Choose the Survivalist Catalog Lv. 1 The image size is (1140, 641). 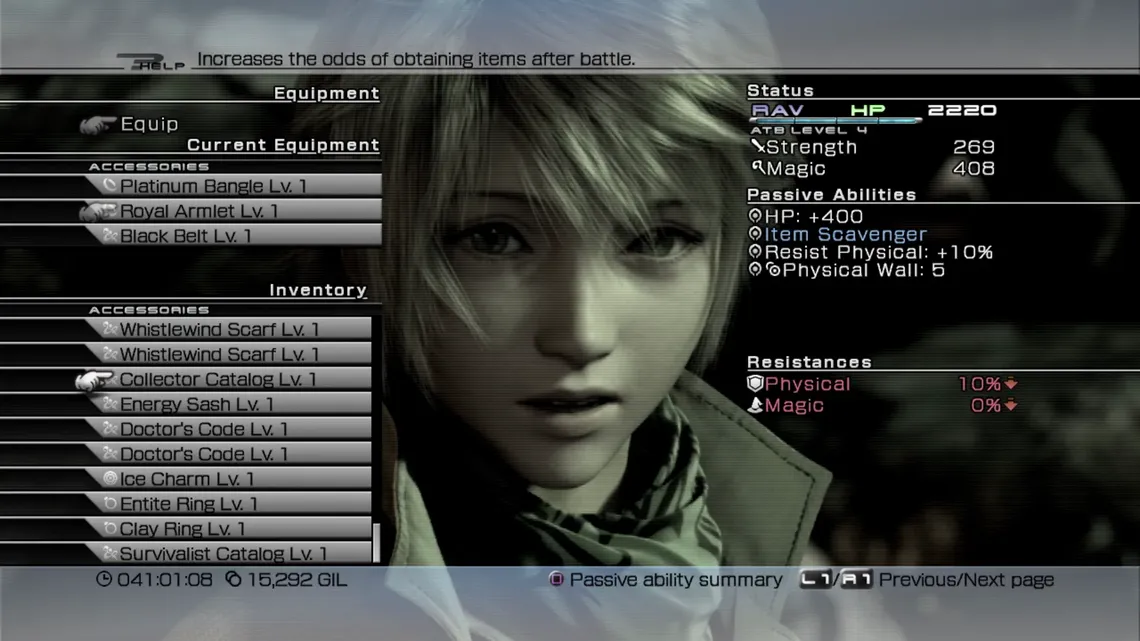pyautogui.click(x=223, y=554)
